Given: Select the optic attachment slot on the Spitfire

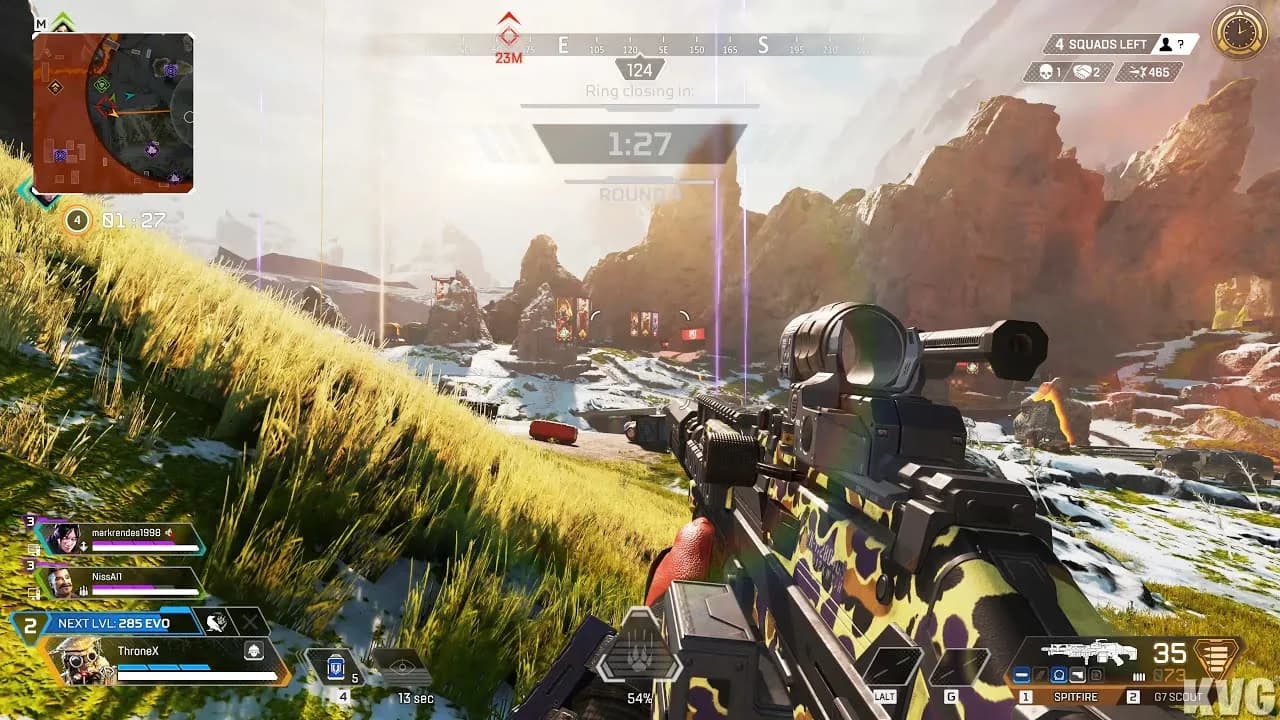Looking at the screenshot, I should tap(1059, 676).
